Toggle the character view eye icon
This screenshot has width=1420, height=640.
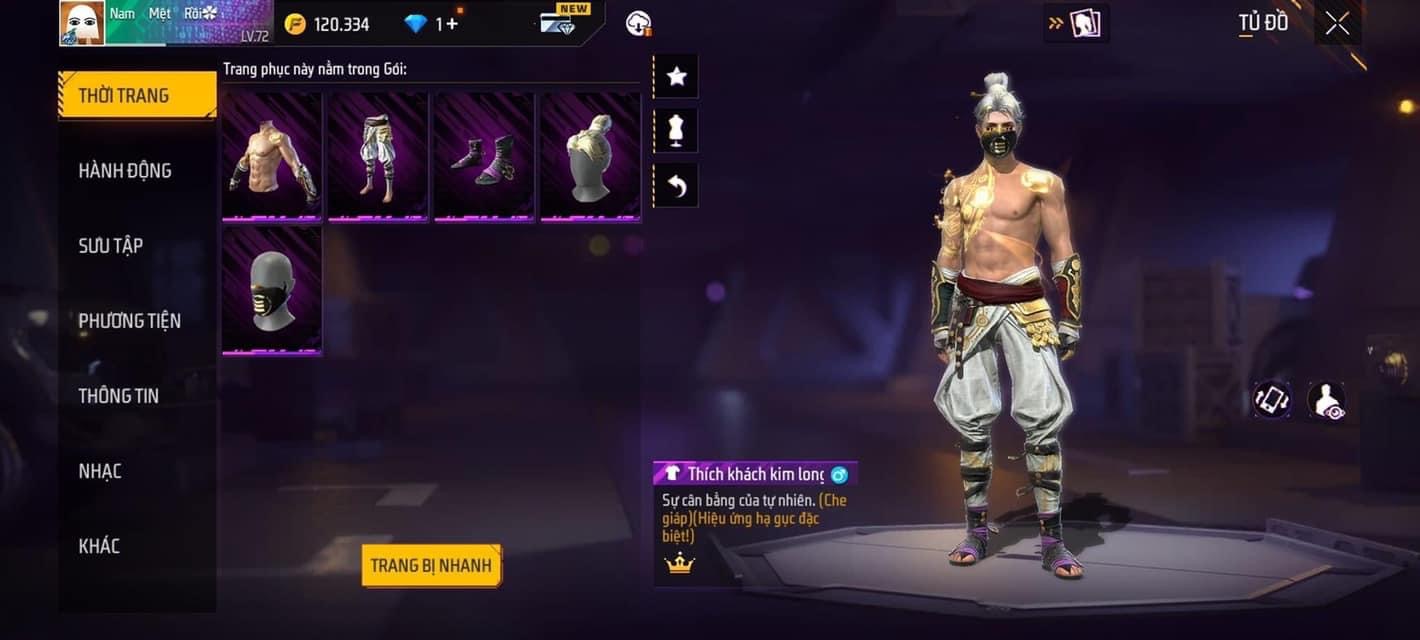coord(1326,401)
